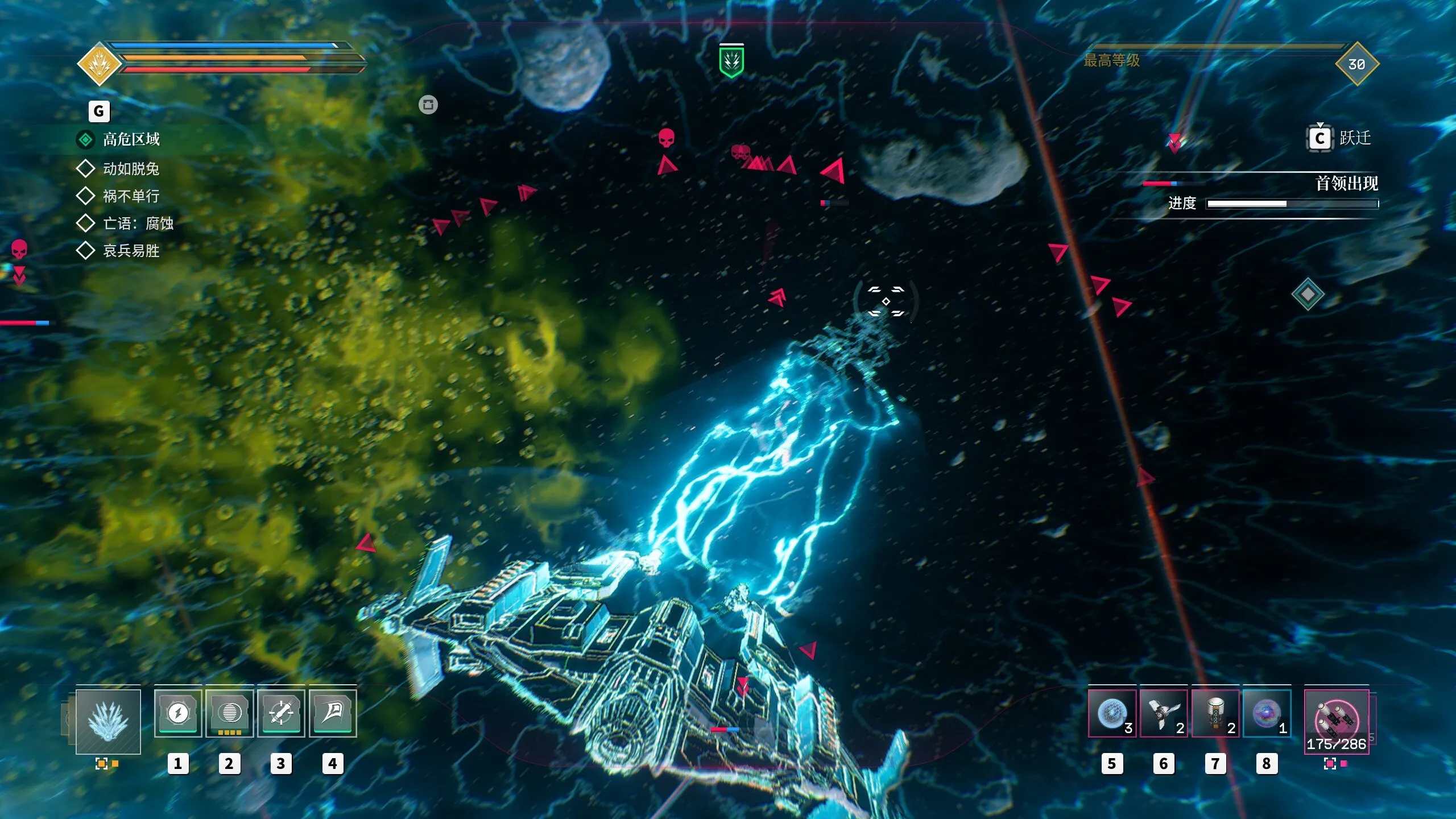Image resolution: width=1456 pixels, height=819 pixels.
Task: Select the 哀兵易胜 objective entry
Action: (131, 251)
